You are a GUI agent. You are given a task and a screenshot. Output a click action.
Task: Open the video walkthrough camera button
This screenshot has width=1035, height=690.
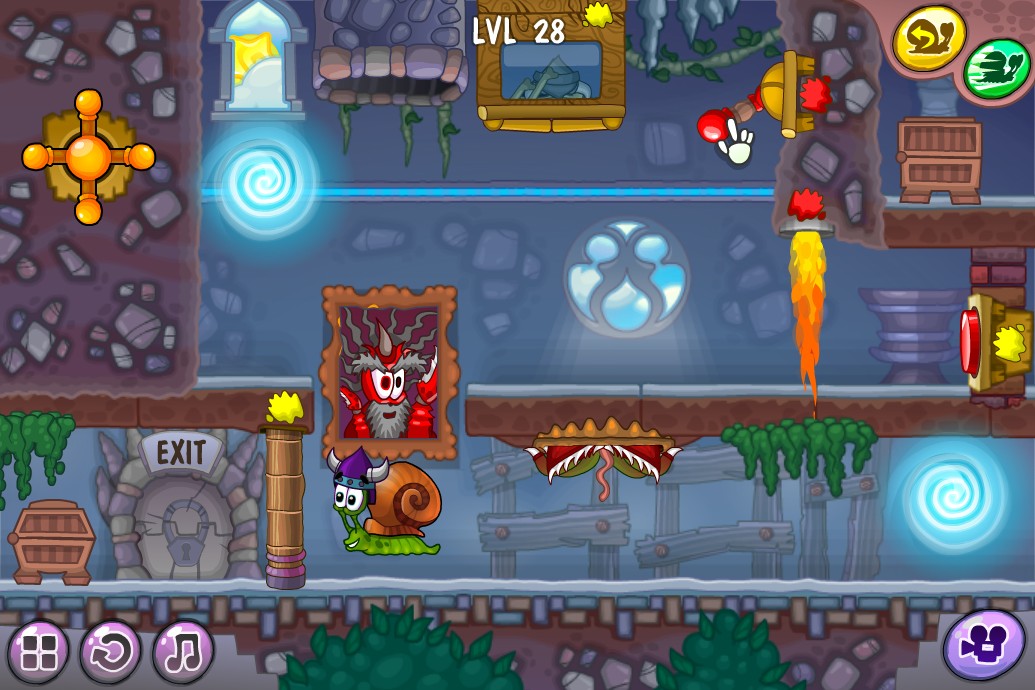pos(984,645)
